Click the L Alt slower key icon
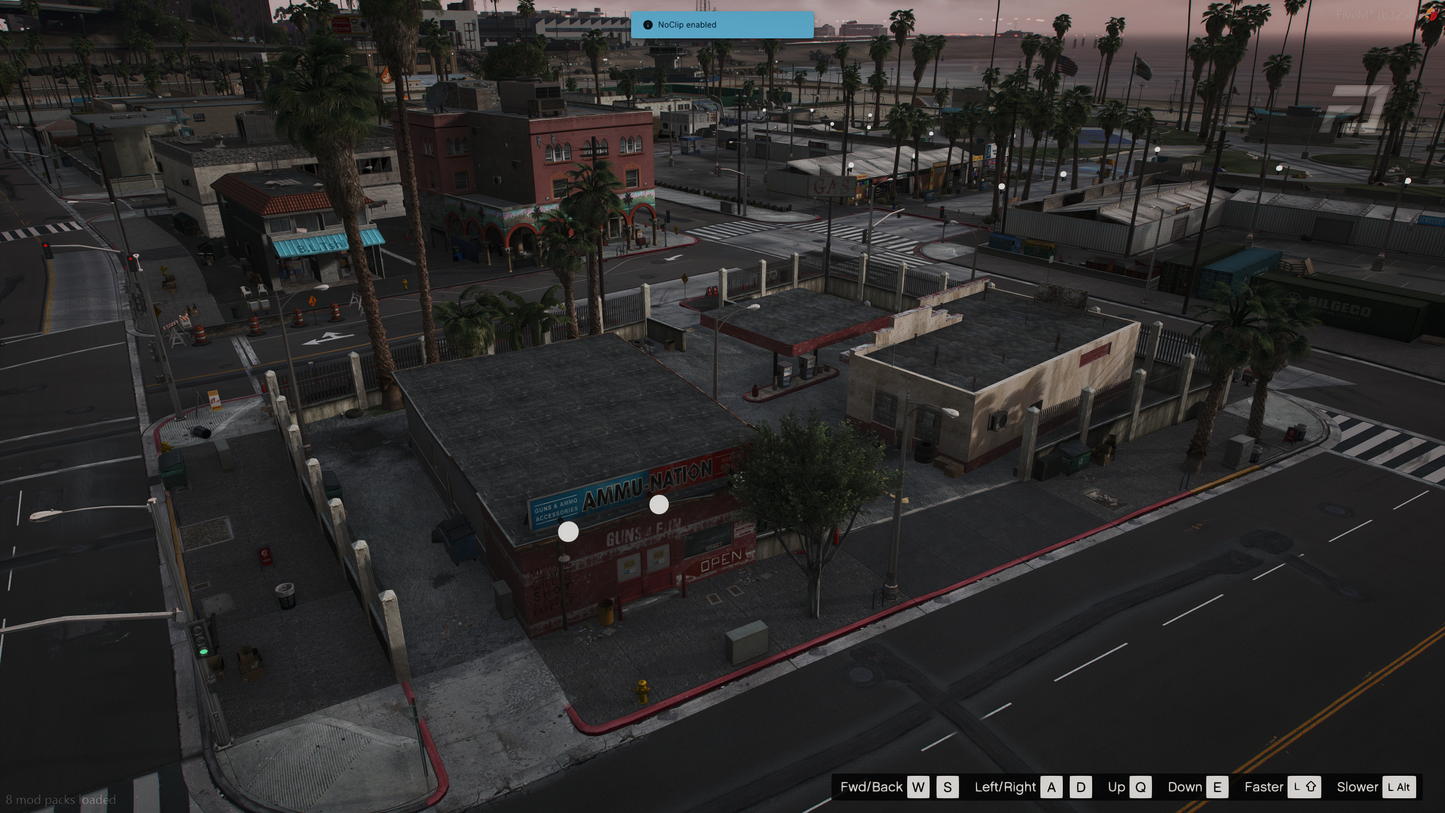This screenshot has height=813, width=1445. (1398, 787)
